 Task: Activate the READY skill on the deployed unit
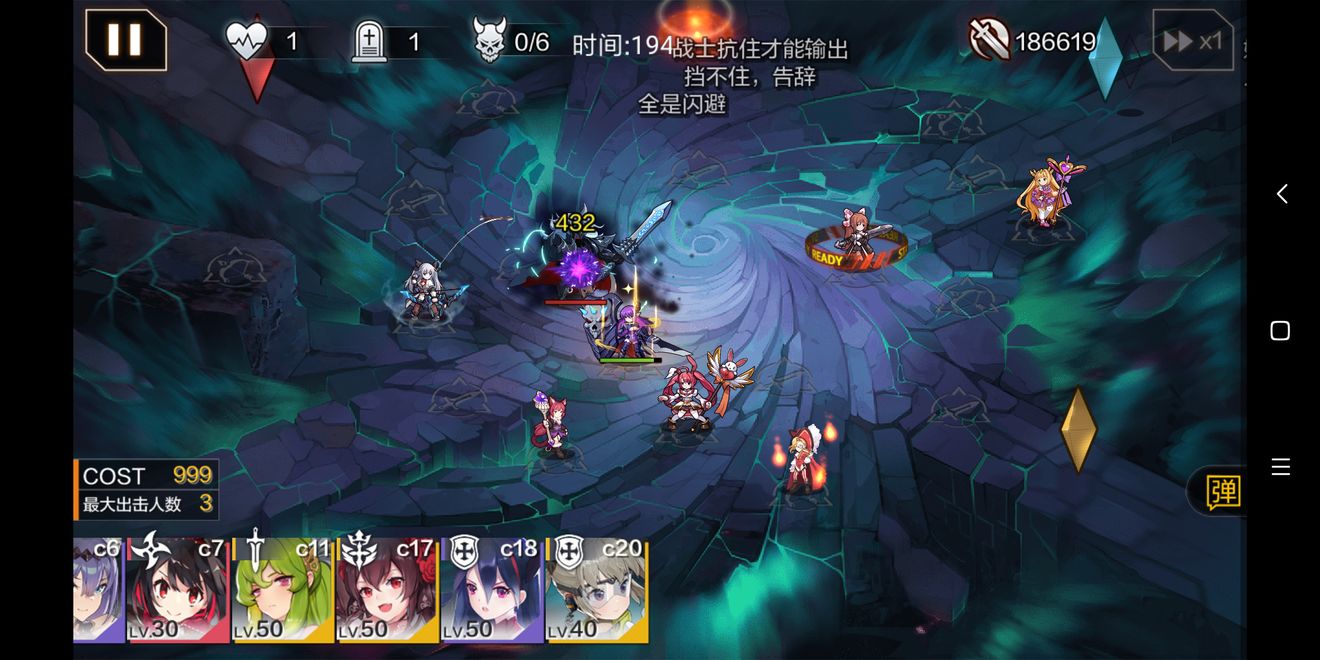(856, 246)
